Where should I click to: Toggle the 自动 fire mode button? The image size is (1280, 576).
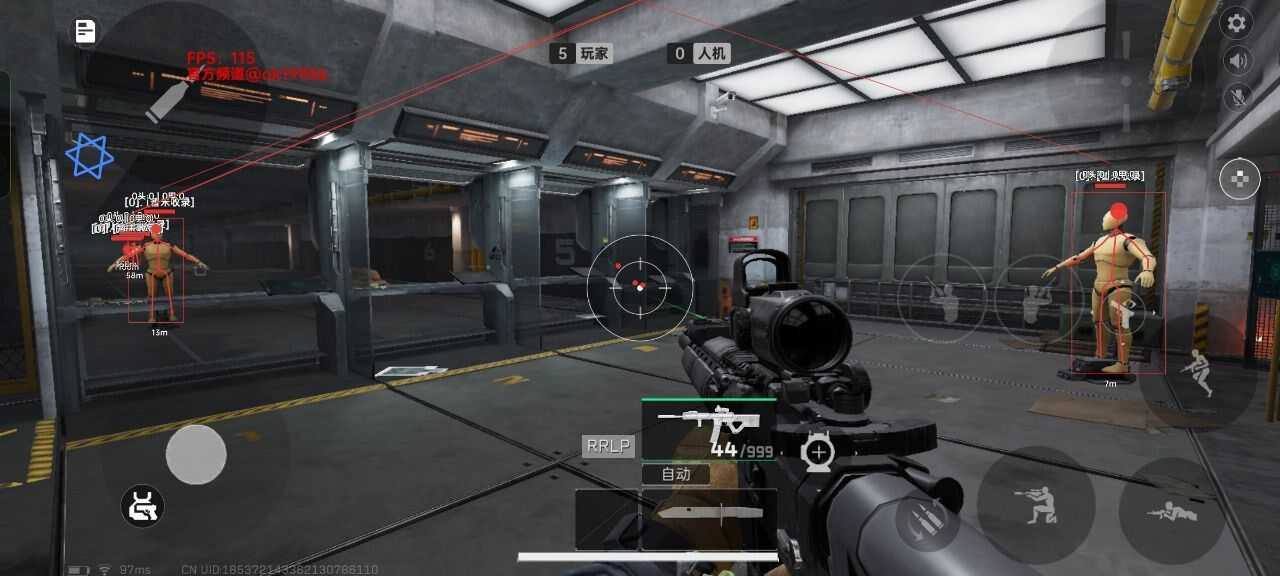coord(676,474)
